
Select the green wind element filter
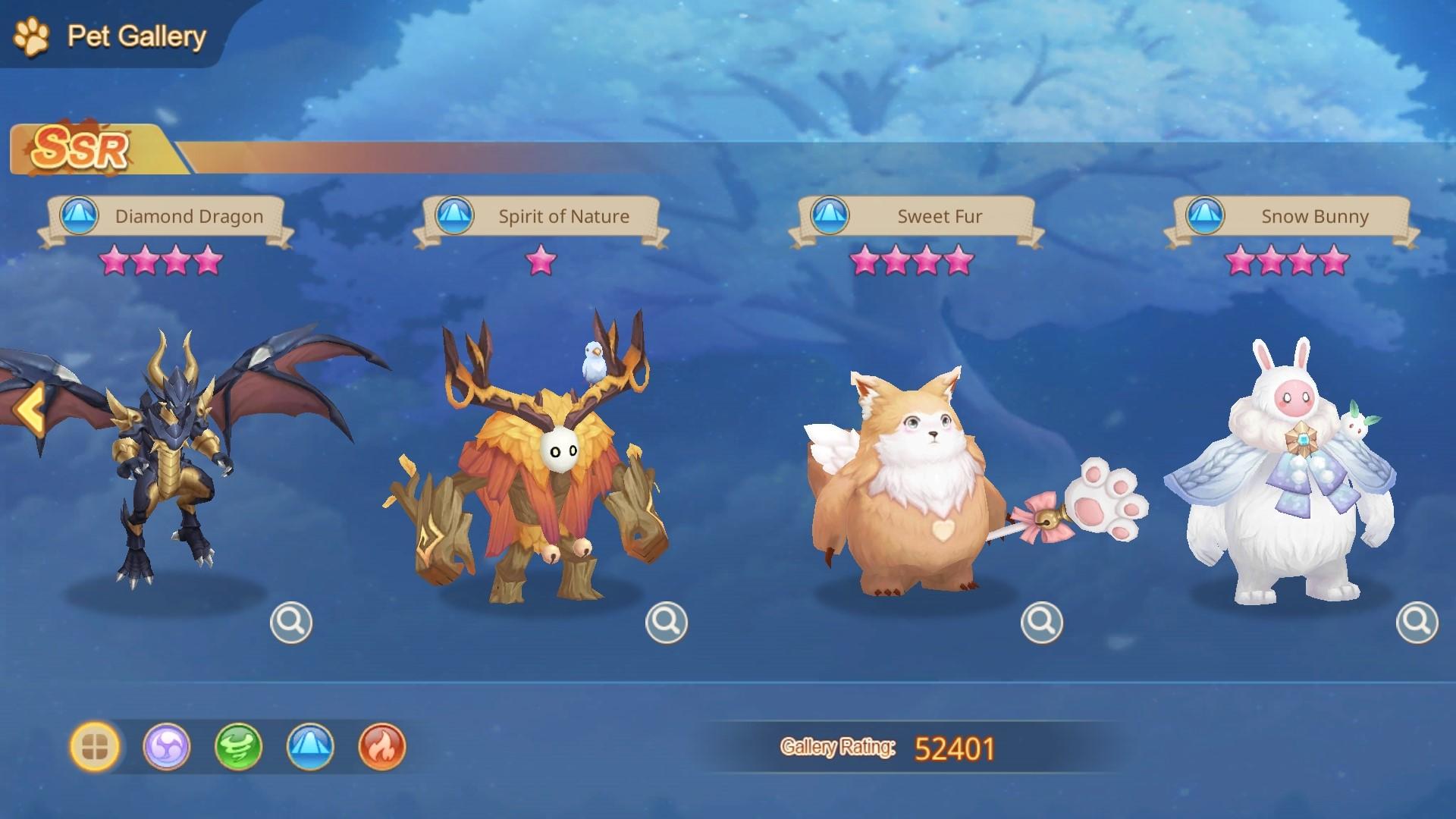click(x=238, y=747)
